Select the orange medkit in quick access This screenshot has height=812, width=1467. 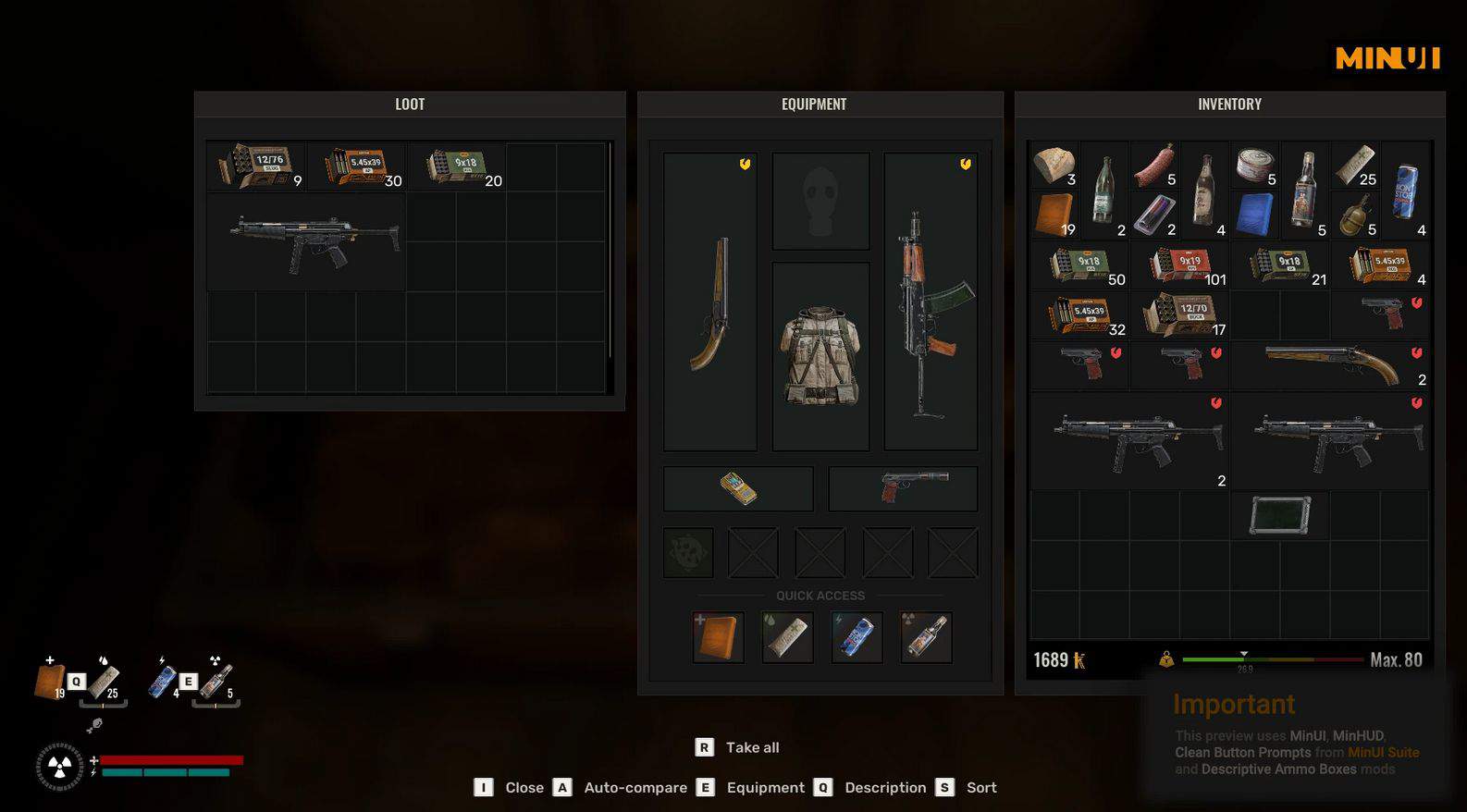pos(718,637)
